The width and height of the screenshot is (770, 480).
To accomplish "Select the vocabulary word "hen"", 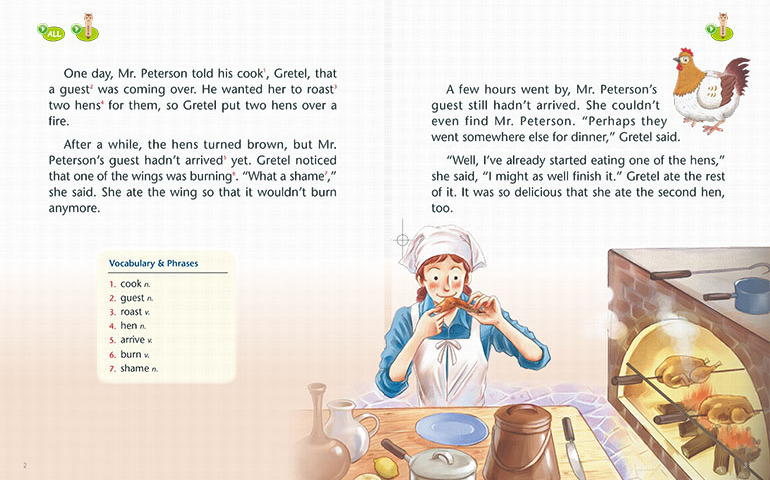I will pyautogui.click(x=129, y=326).
